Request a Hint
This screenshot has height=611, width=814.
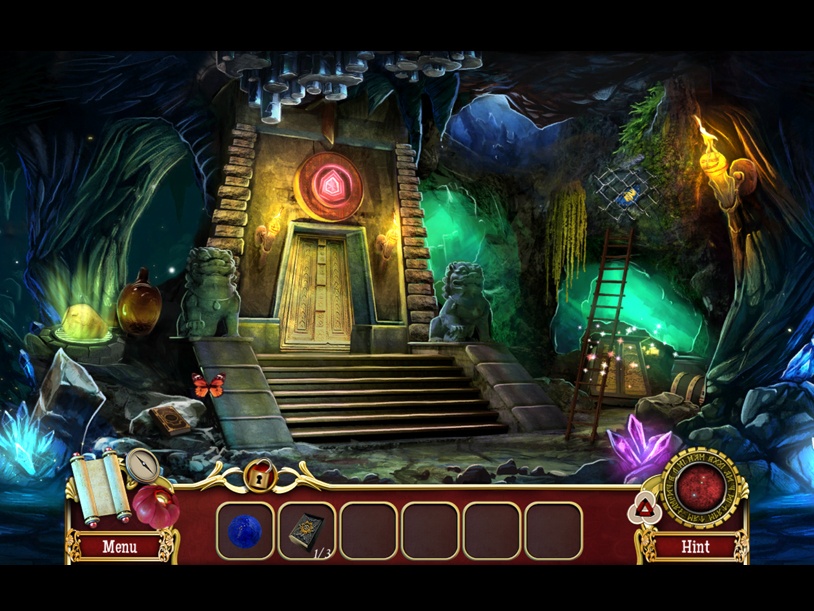tap(695, 547)
